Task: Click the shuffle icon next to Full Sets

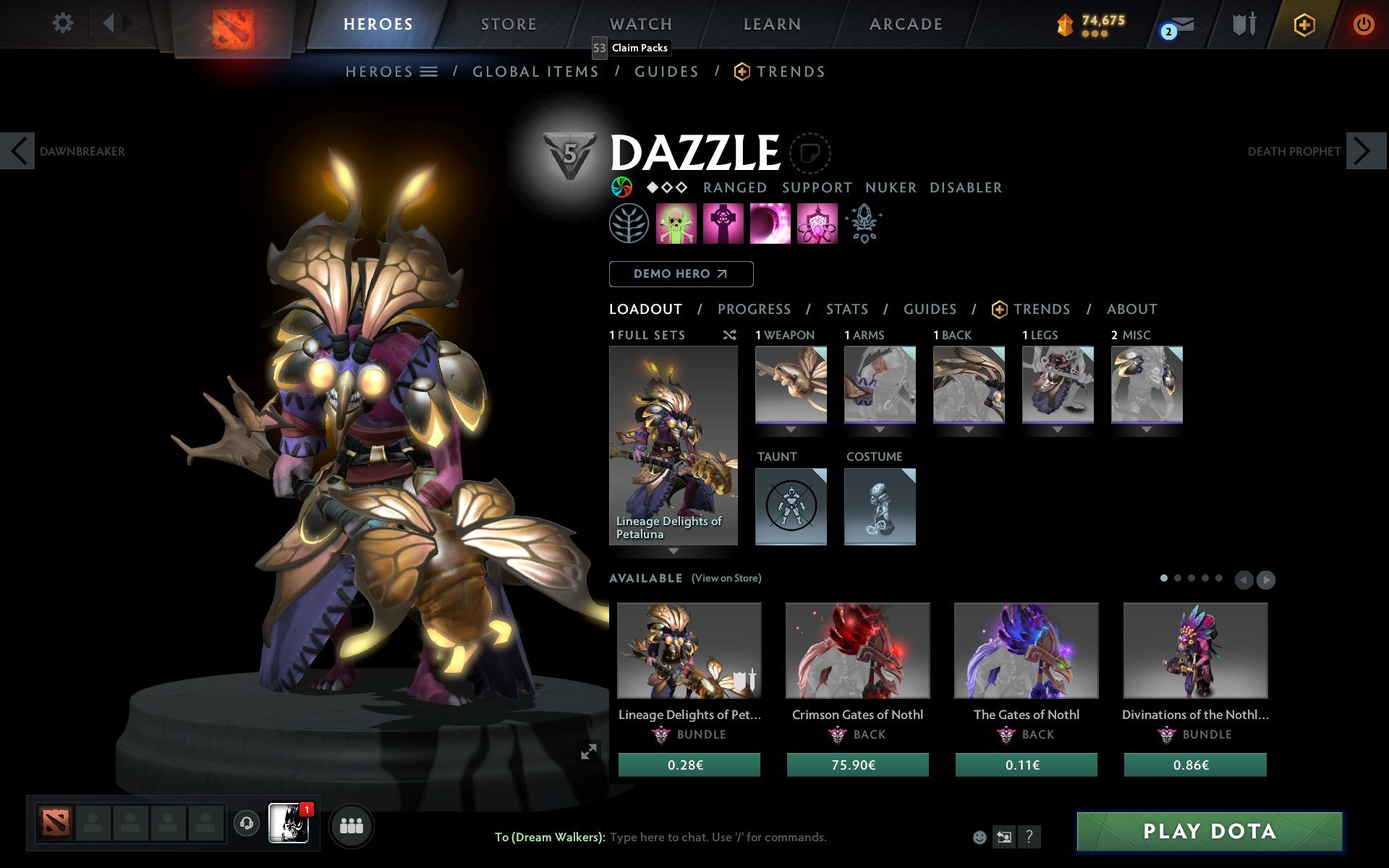Action: click(x=729, y=335)
